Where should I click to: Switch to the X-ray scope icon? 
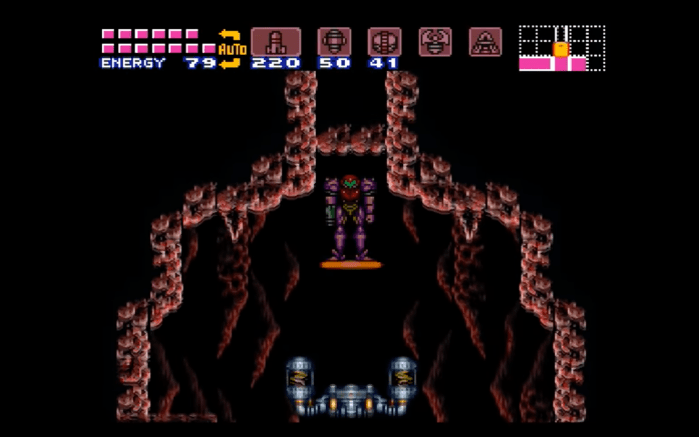pyautogui.click(x=485, y=42)
